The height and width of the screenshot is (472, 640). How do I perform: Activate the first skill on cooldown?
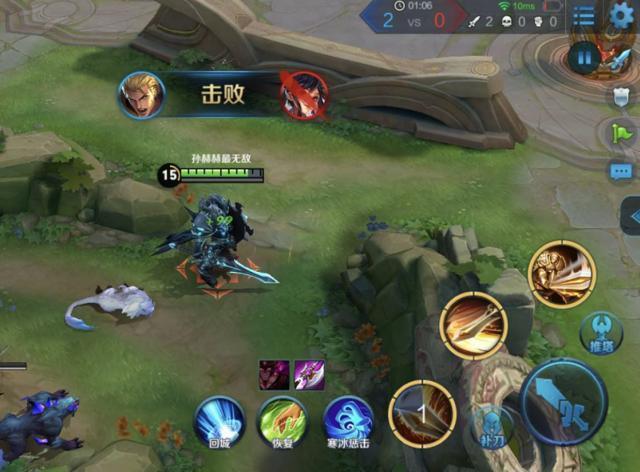(x=422, y=412)
